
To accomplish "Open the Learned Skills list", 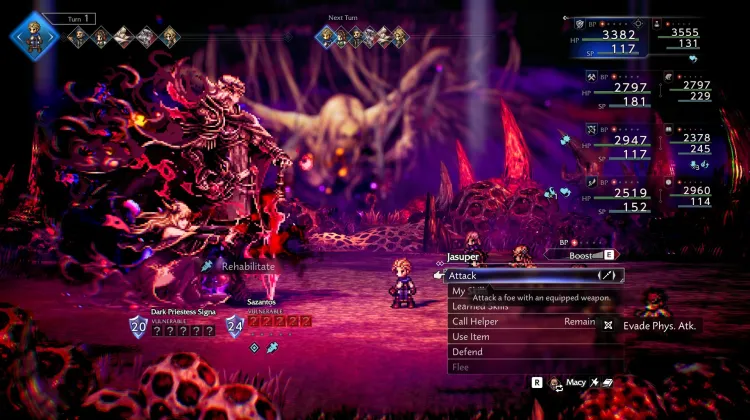I will [480, 307].
